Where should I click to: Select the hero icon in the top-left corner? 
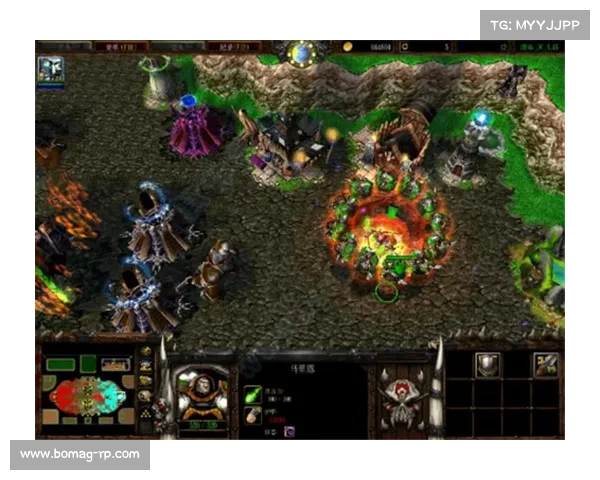coord(51,68)
